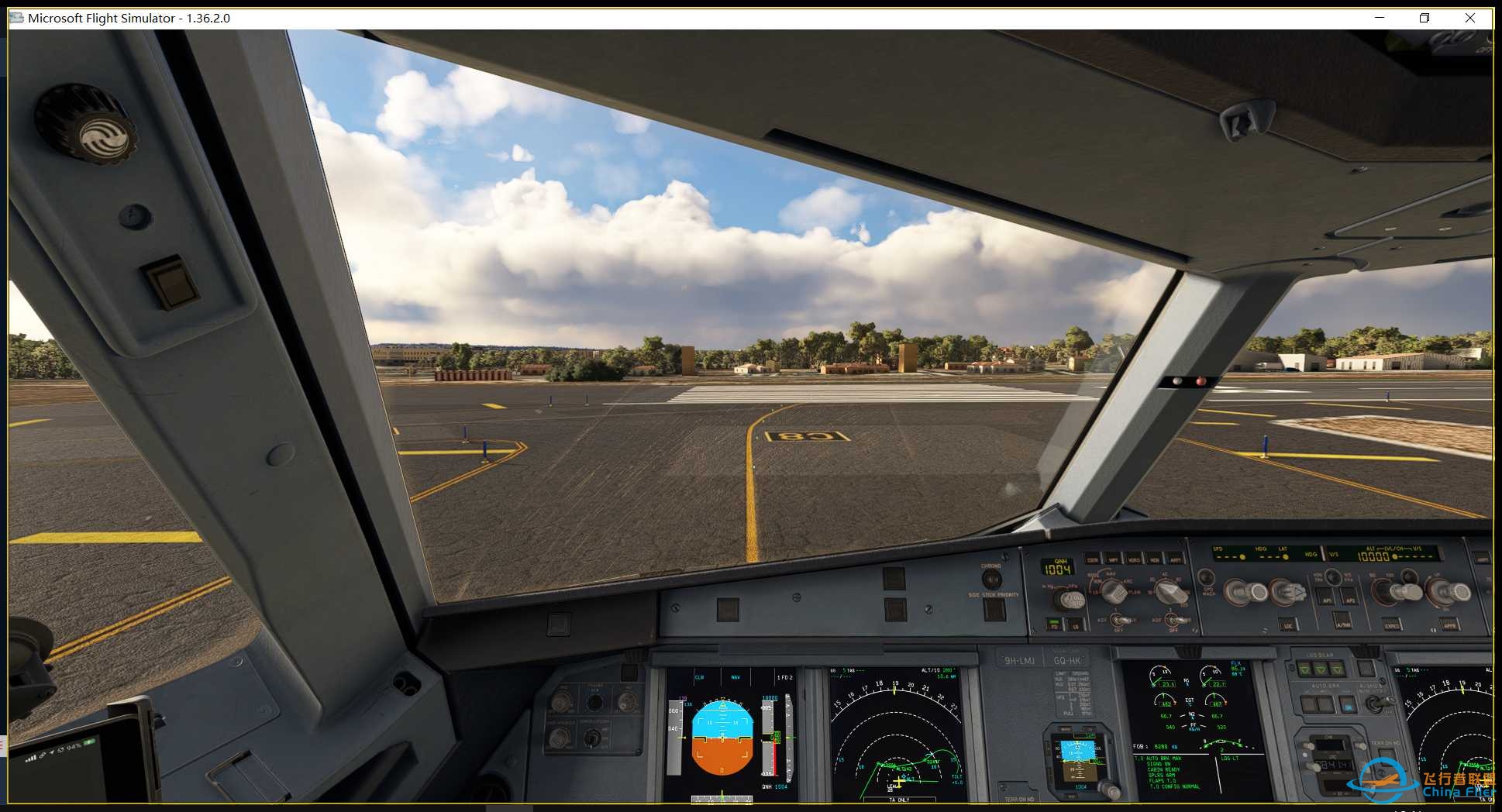
Task: Set the ND range selector knob
Action: [1169, 590]
